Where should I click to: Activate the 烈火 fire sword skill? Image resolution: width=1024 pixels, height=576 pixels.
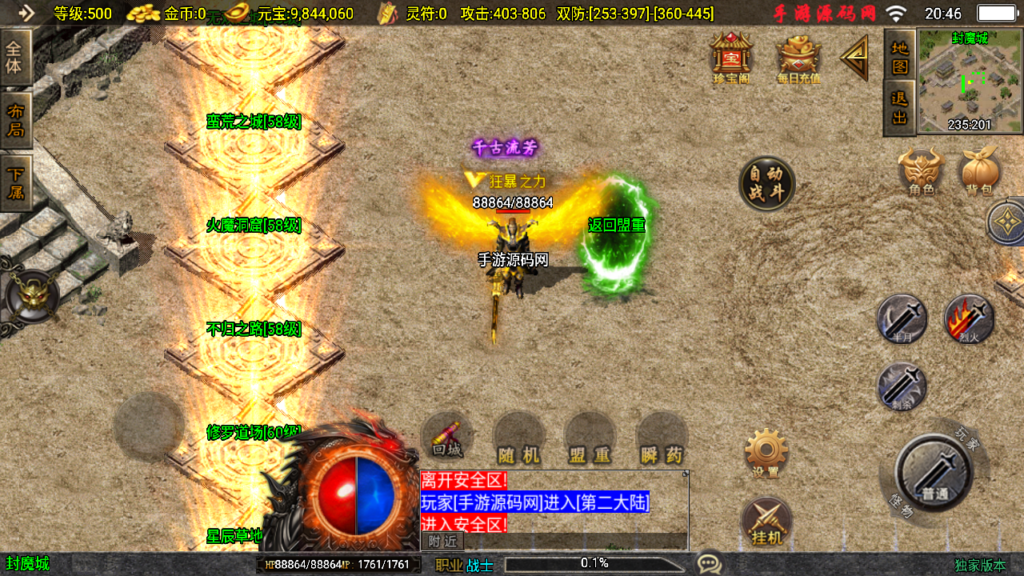point(968,319)
